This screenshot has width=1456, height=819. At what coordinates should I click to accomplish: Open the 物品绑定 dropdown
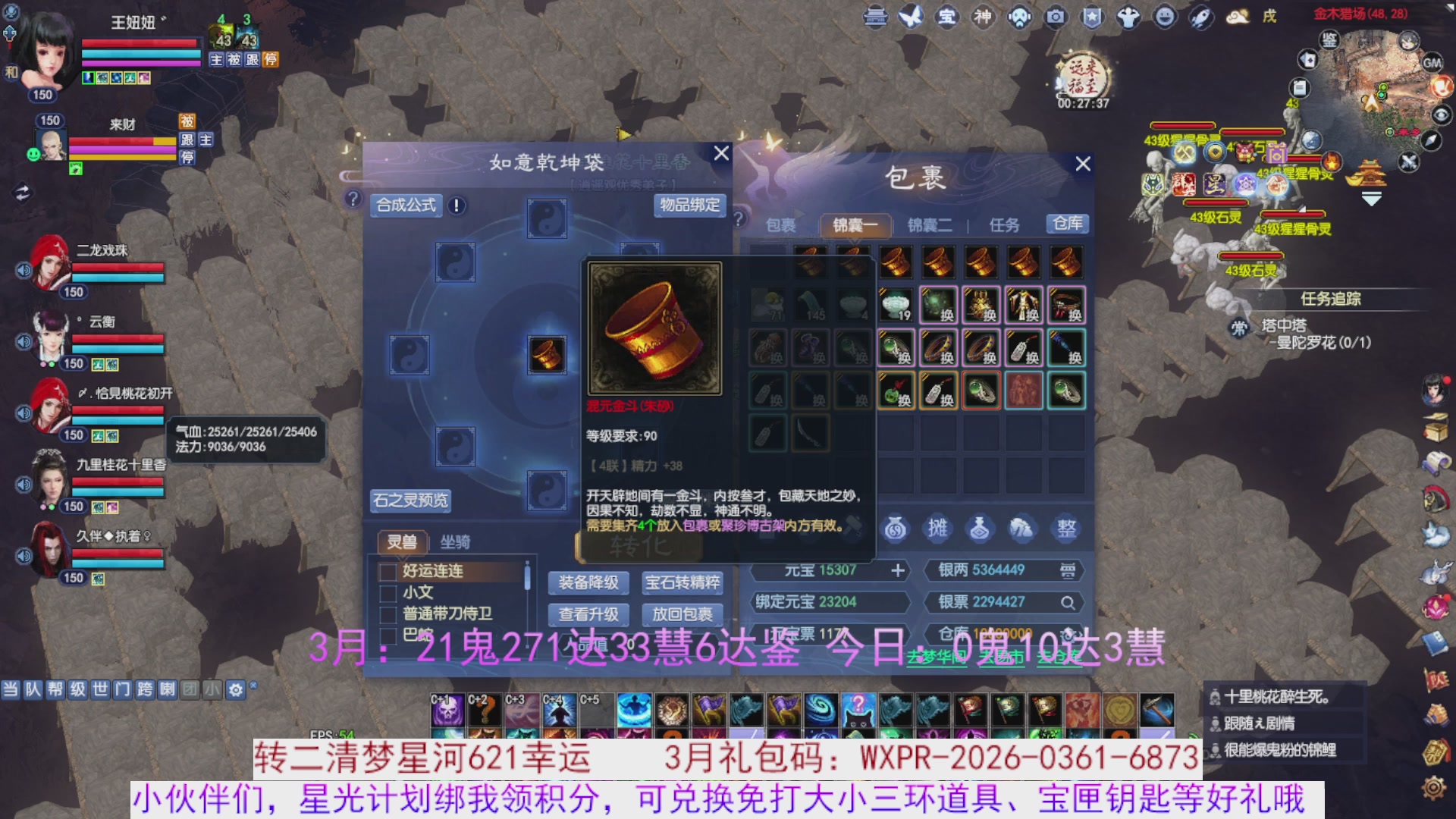point(689,206)
